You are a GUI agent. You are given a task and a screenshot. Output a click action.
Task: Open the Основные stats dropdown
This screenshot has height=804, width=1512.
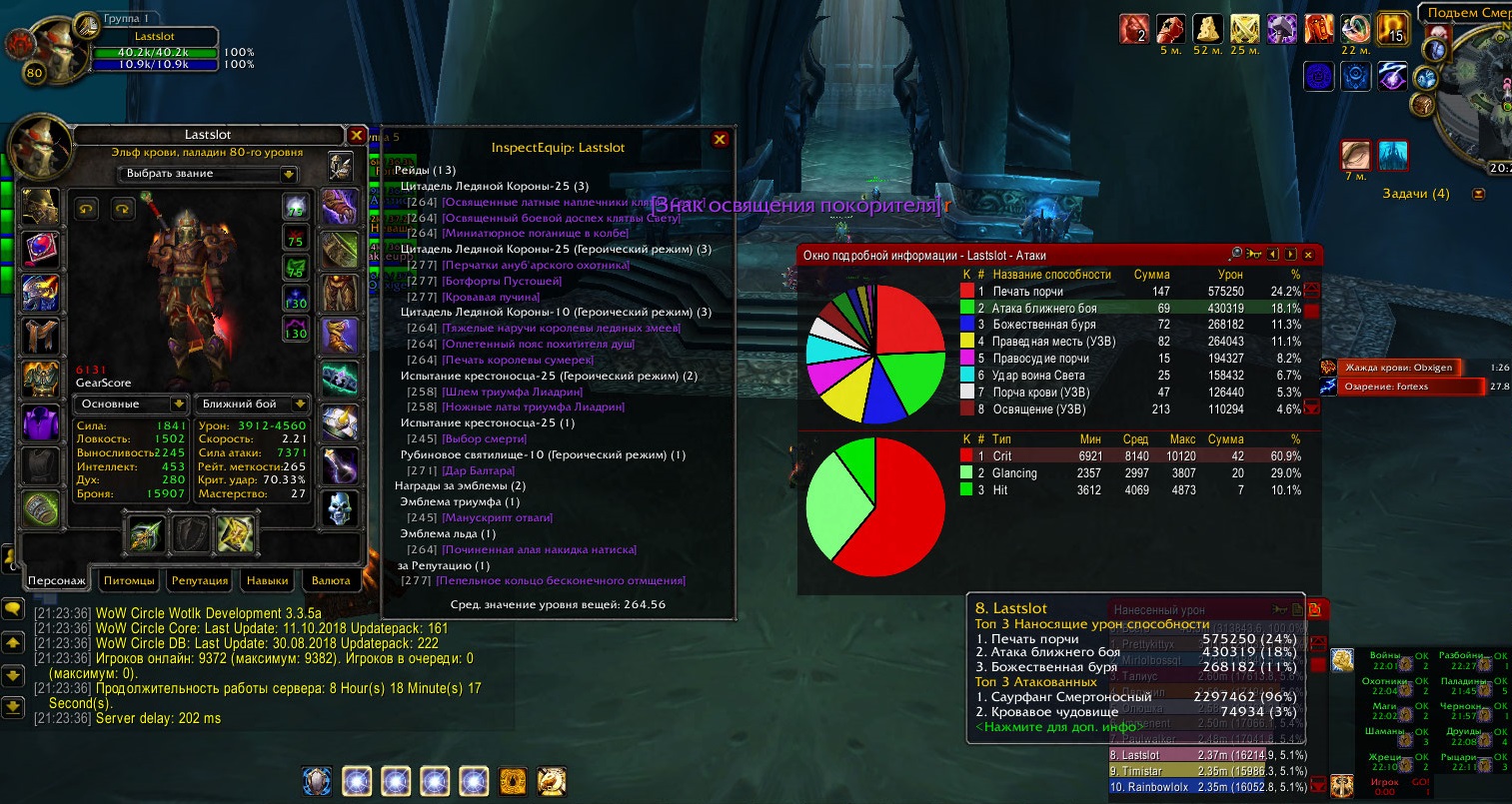click(x=130, y=404)
